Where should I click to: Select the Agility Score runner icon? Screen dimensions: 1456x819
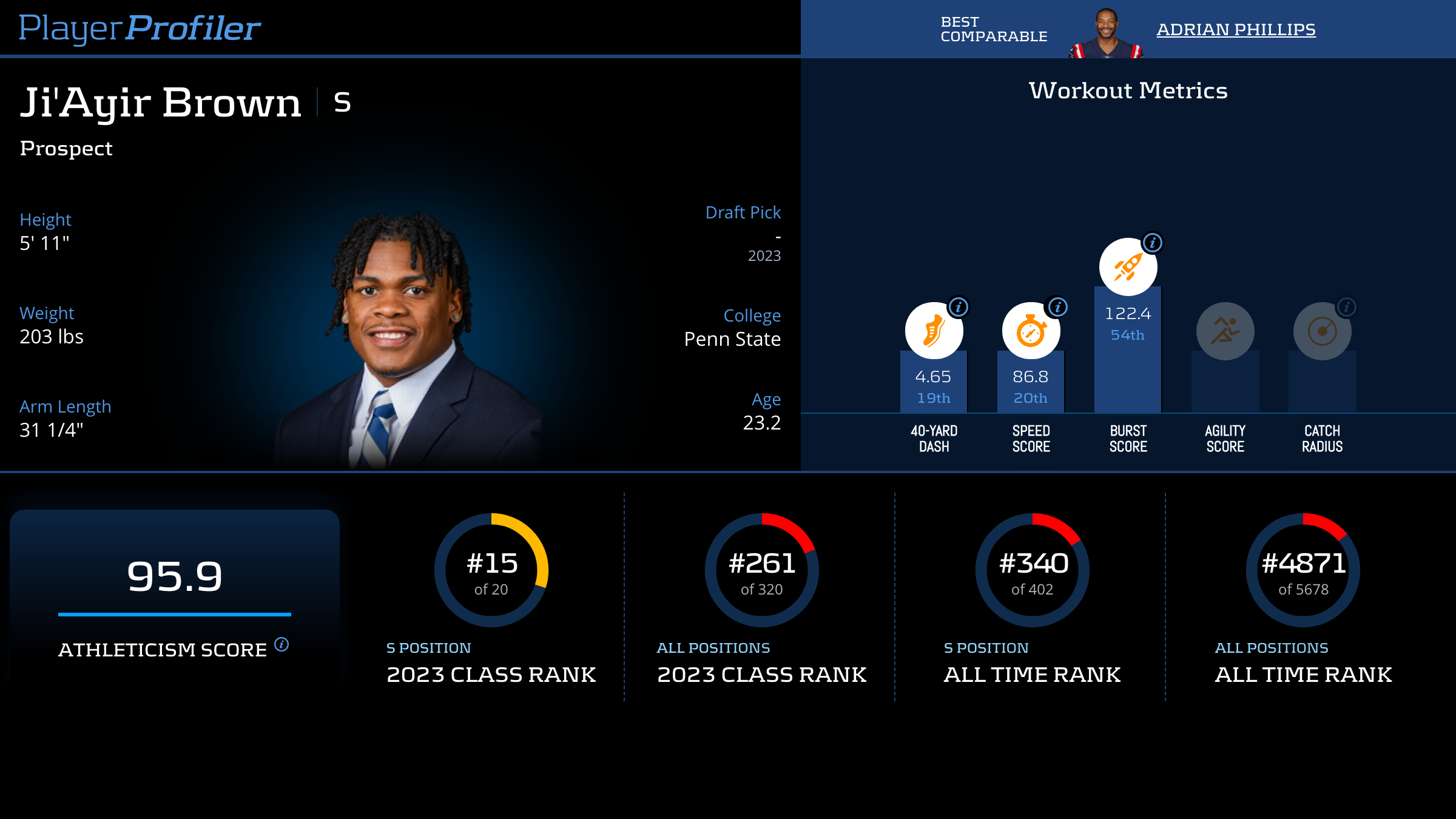click(x=1225, y=331)
